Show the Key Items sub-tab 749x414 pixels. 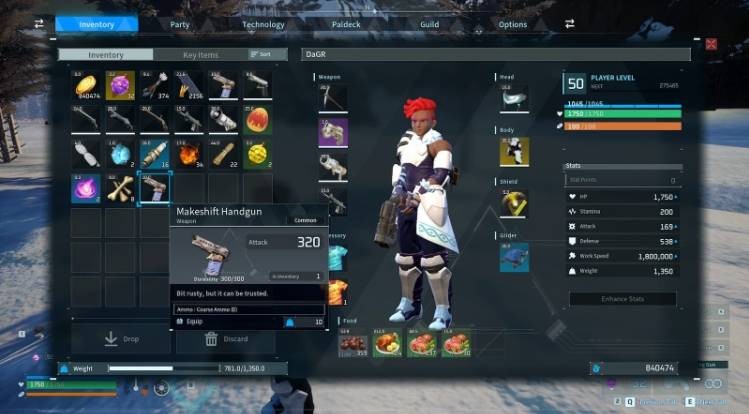200,54
